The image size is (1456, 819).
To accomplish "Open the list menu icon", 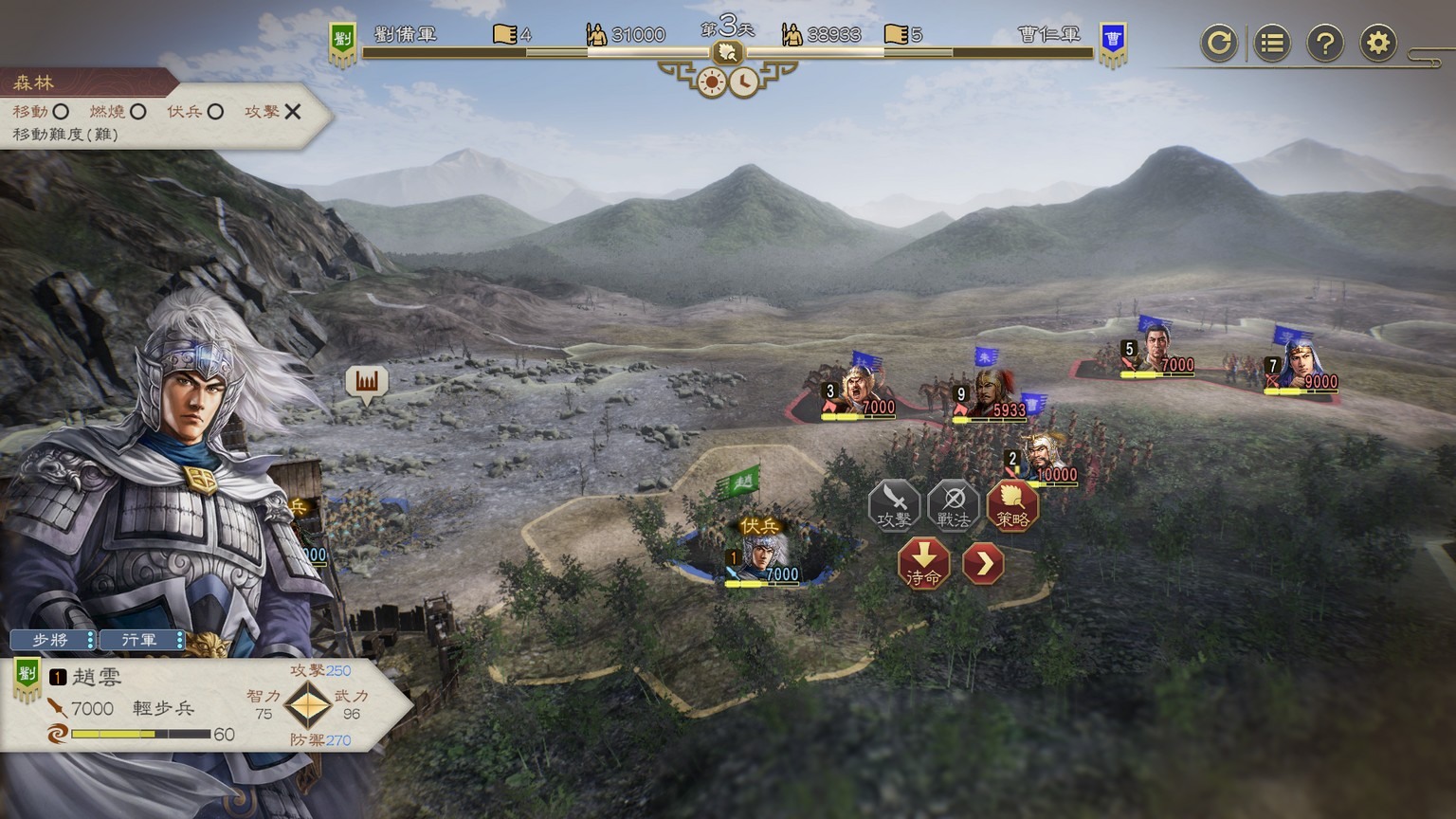I will (x=1272, y=43).
